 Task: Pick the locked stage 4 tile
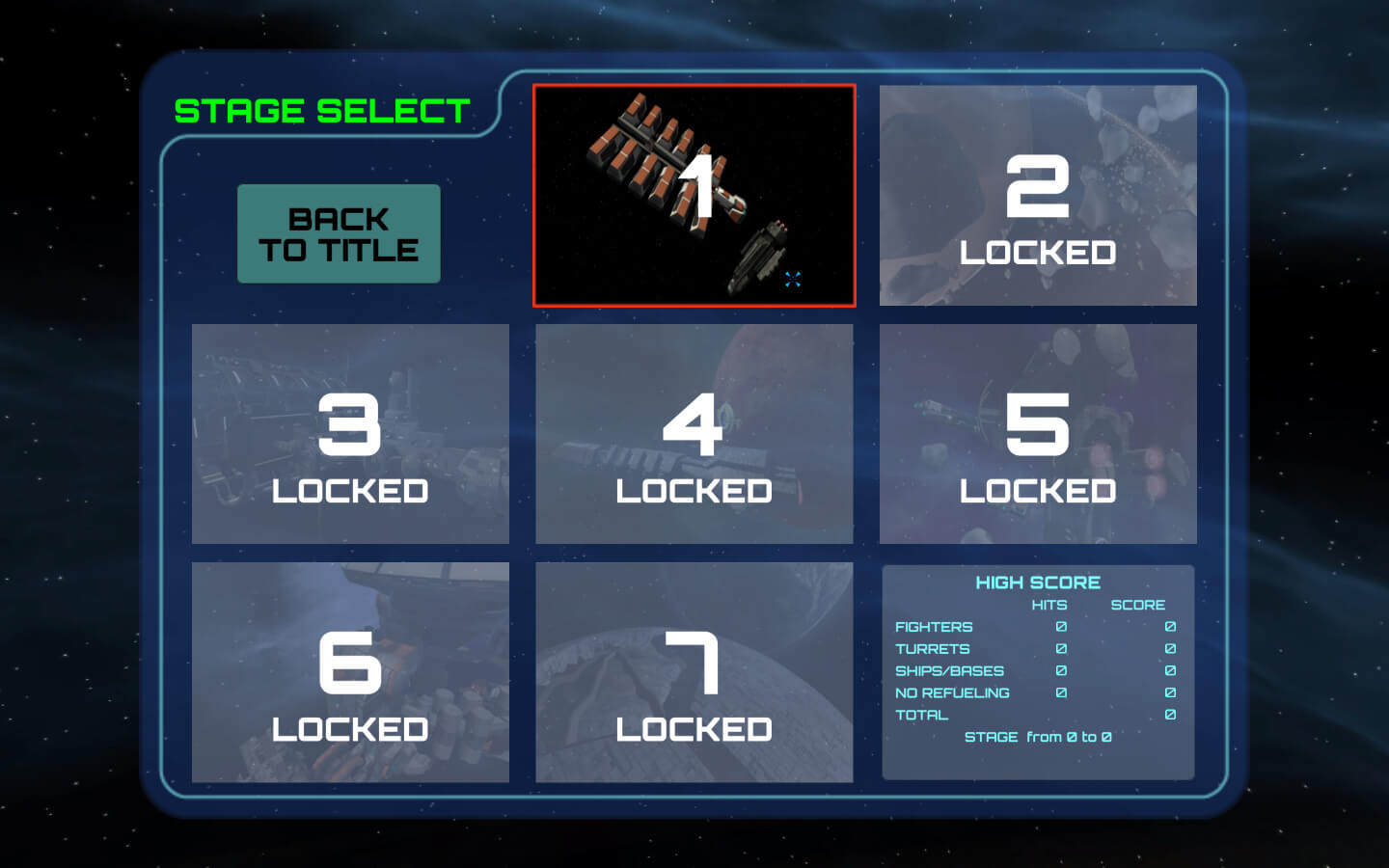(694, 434)
